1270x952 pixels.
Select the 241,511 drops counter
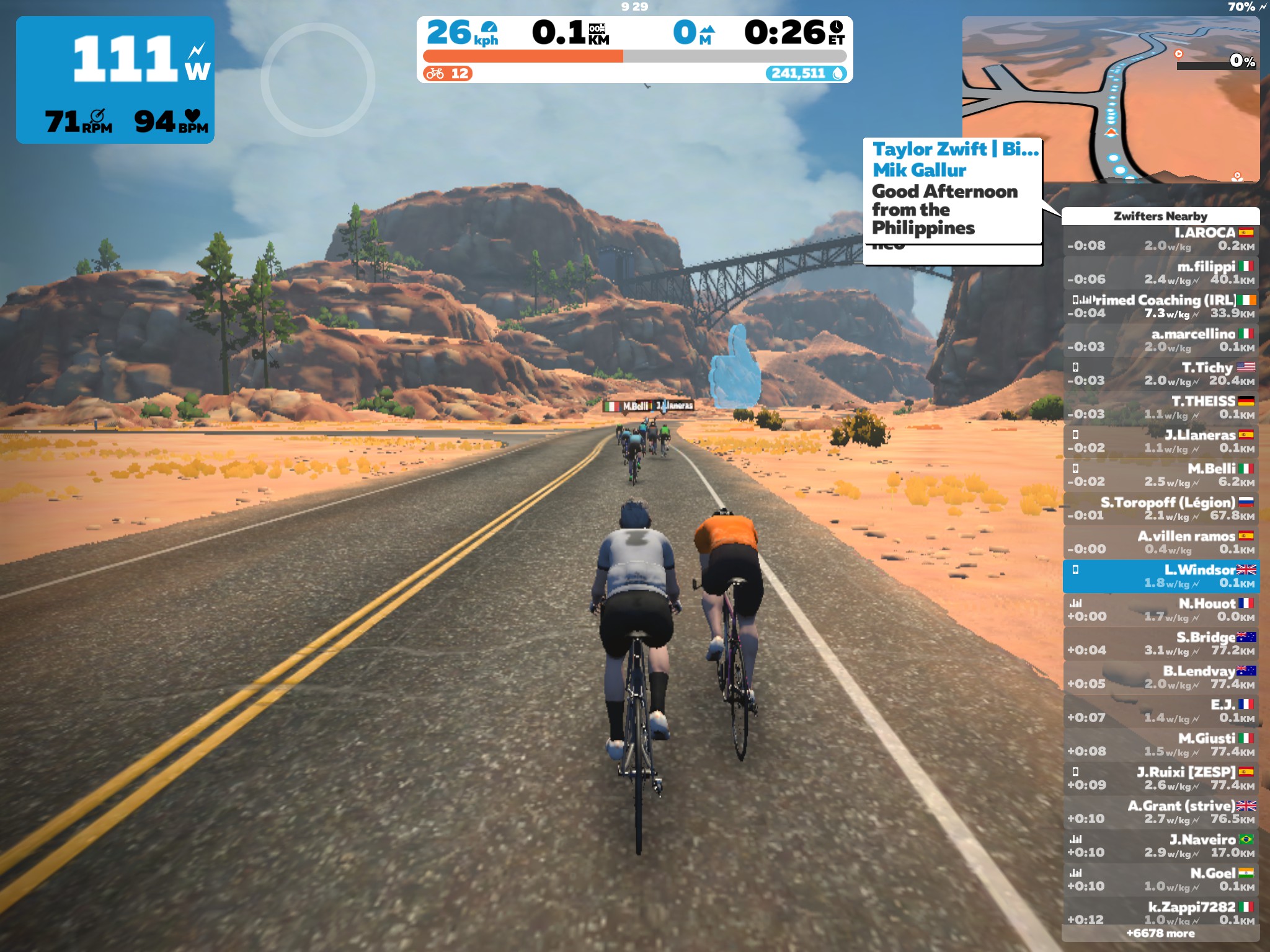pos(806,74)
